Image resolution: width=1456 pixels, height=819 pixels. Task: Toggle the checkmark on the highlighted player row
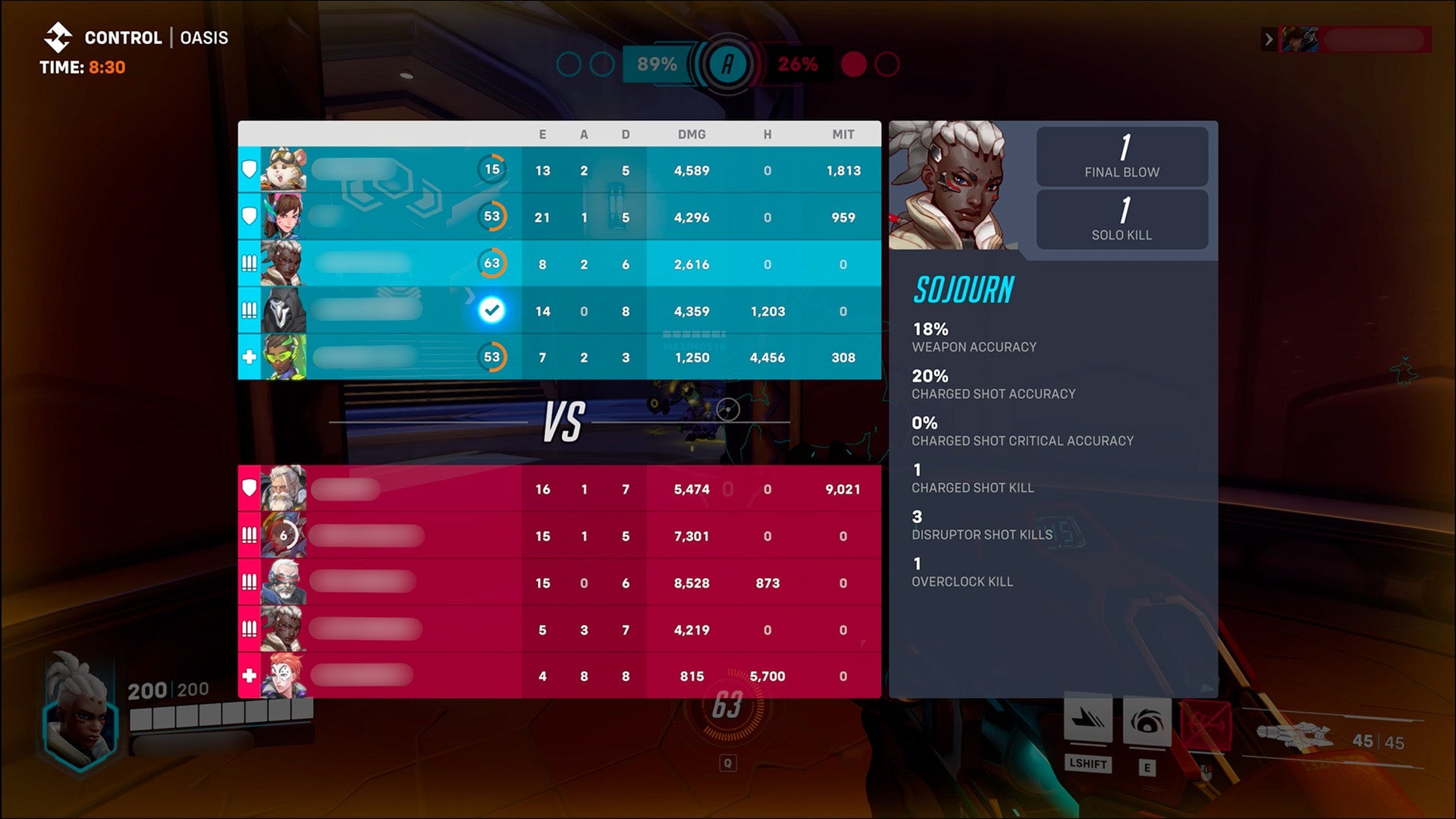click(494, 308)
